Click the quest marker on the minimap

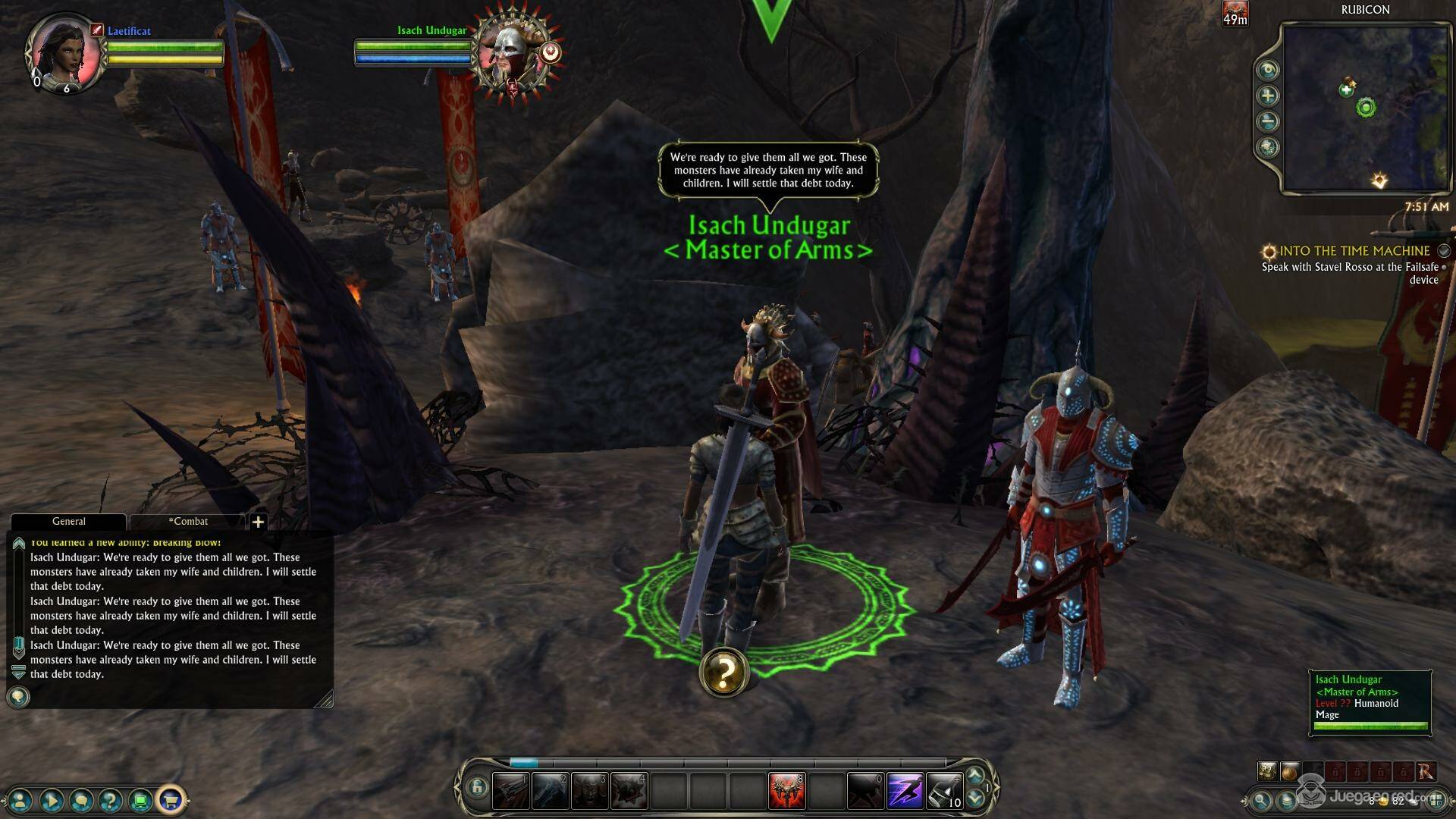[1379, 180]
